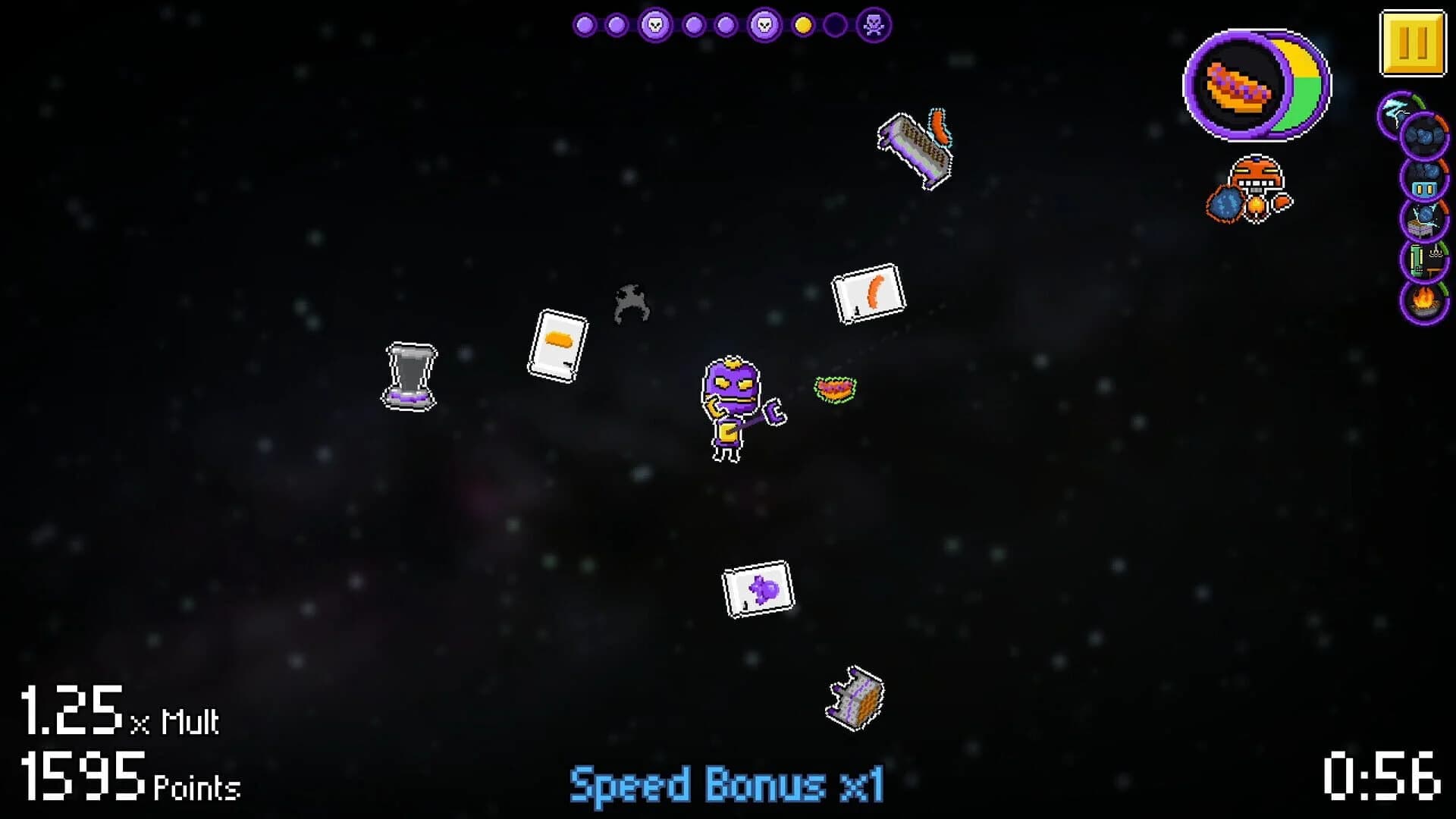The width and height of the screenshot is (1456, 819).
Task: Click the first skull milestone on the progress track
Action: pos(655,25)
